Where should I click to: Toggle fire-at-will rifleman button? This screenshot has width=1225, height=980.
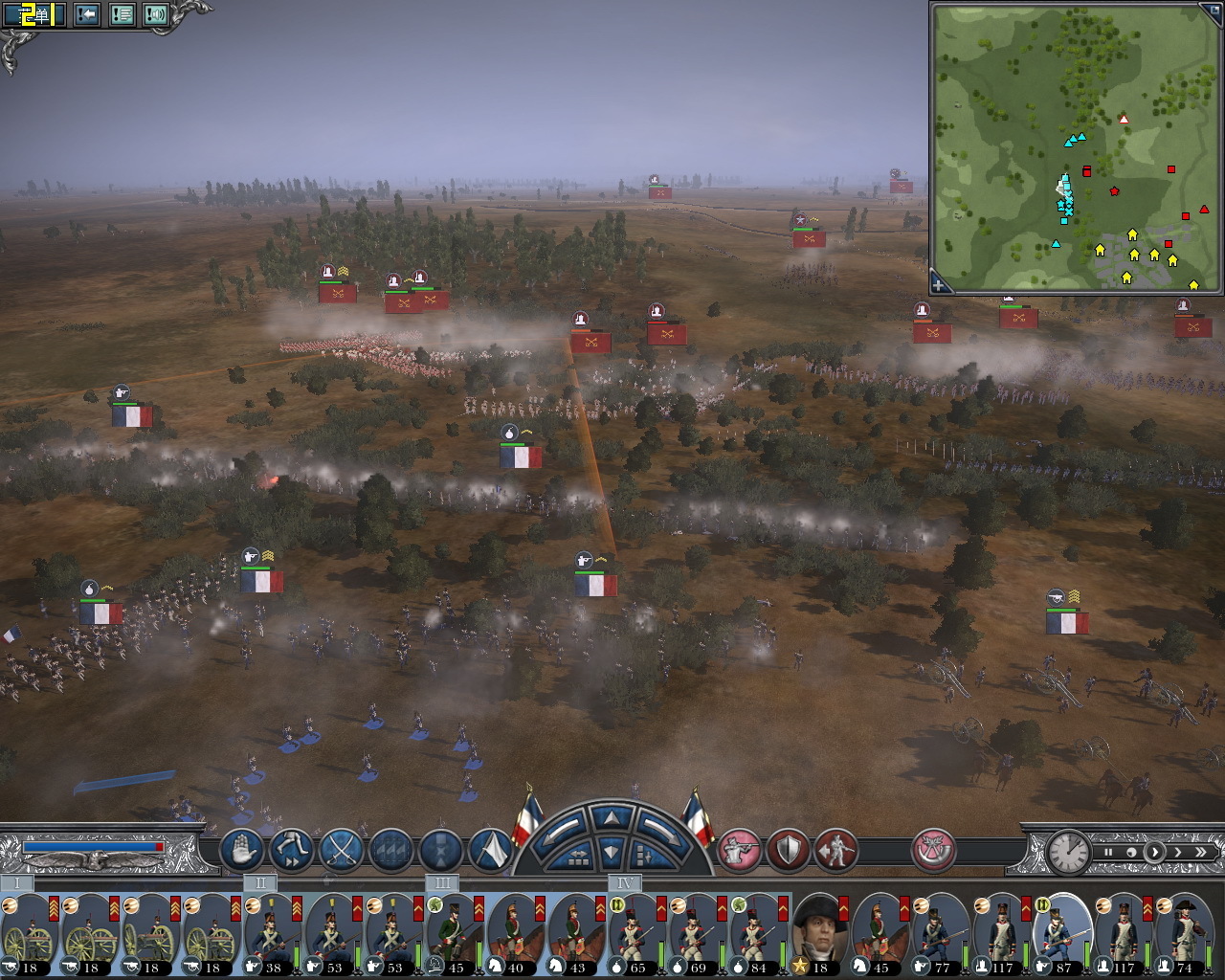click(x=739, y=850)
